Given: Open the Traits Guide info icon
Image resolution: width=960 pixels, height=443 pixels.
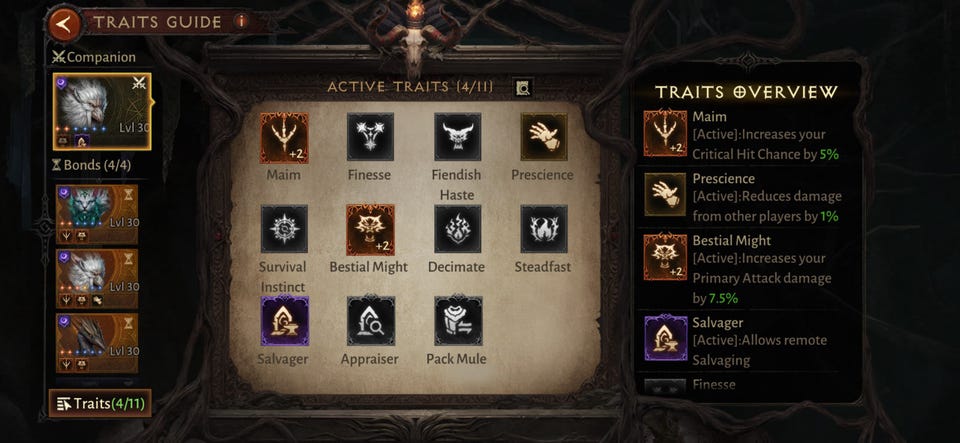Looking at the screenshot, I should [241, 21].
